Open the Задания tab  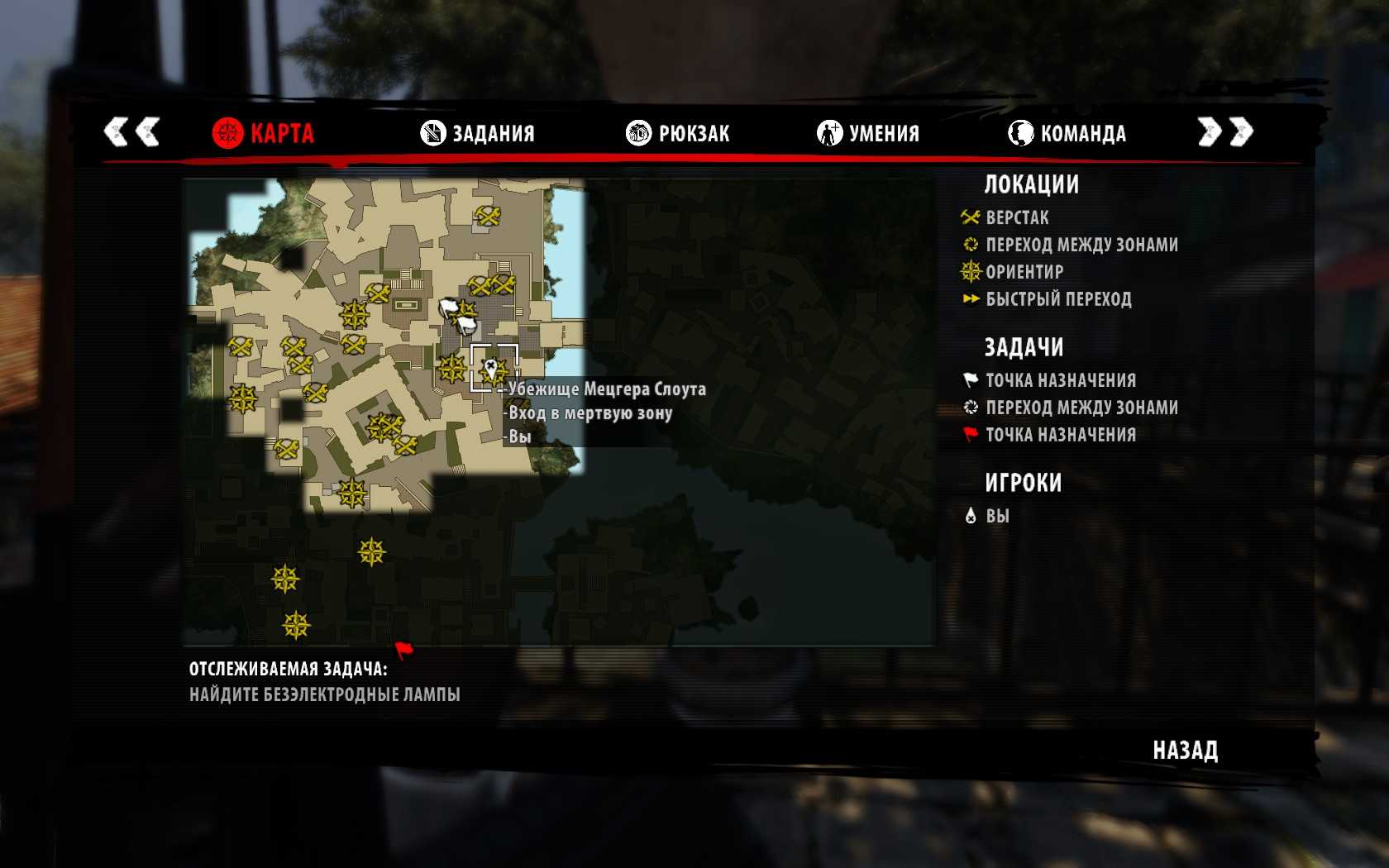point(478,133)
